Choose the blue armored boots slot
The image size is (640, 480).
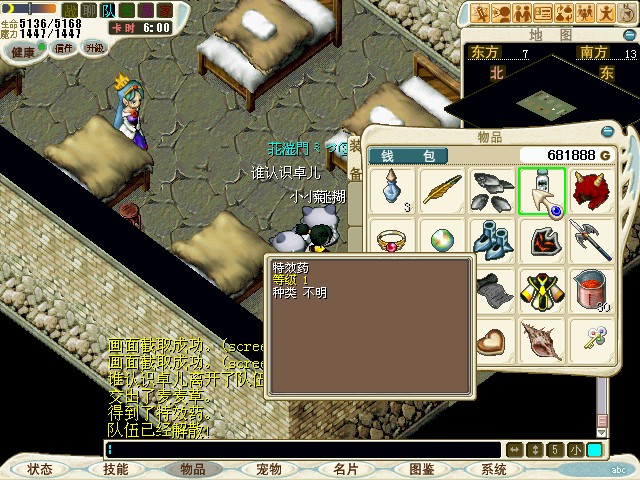492,240
